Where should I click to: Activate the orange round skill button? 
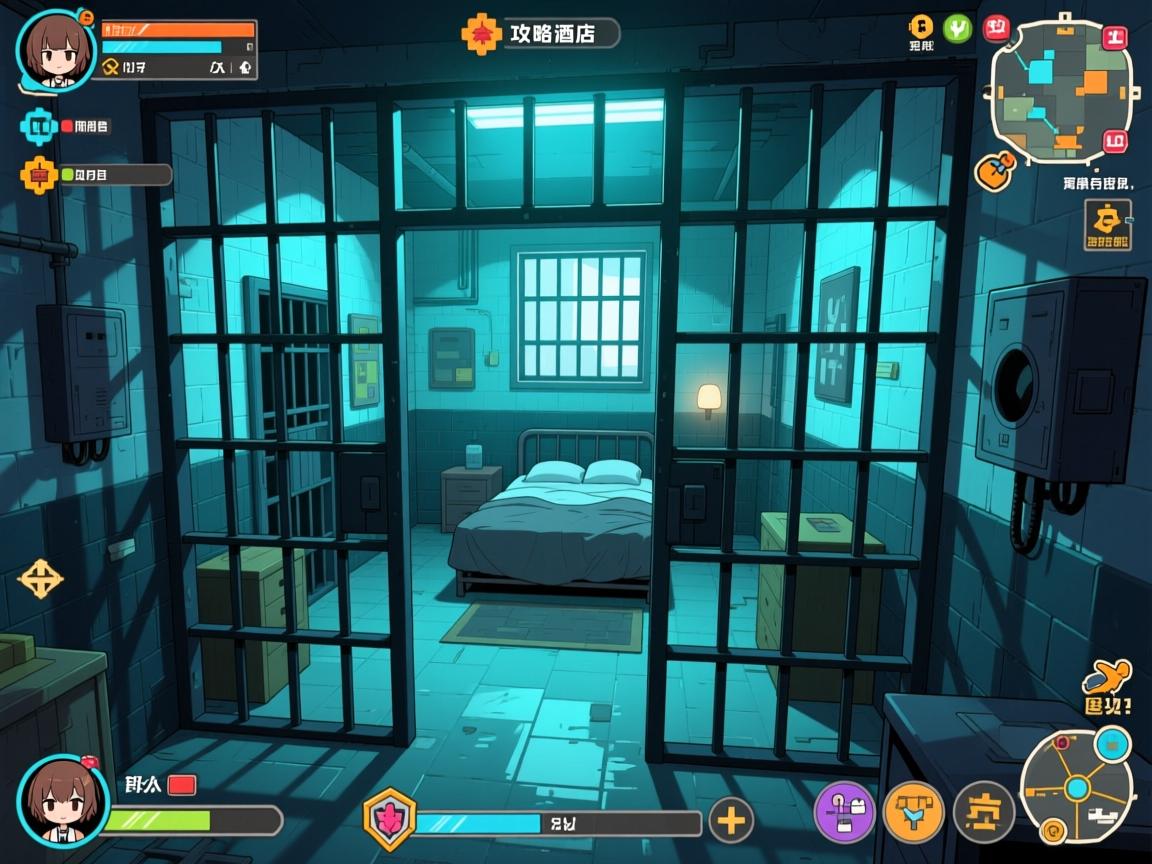click(914, 811)
